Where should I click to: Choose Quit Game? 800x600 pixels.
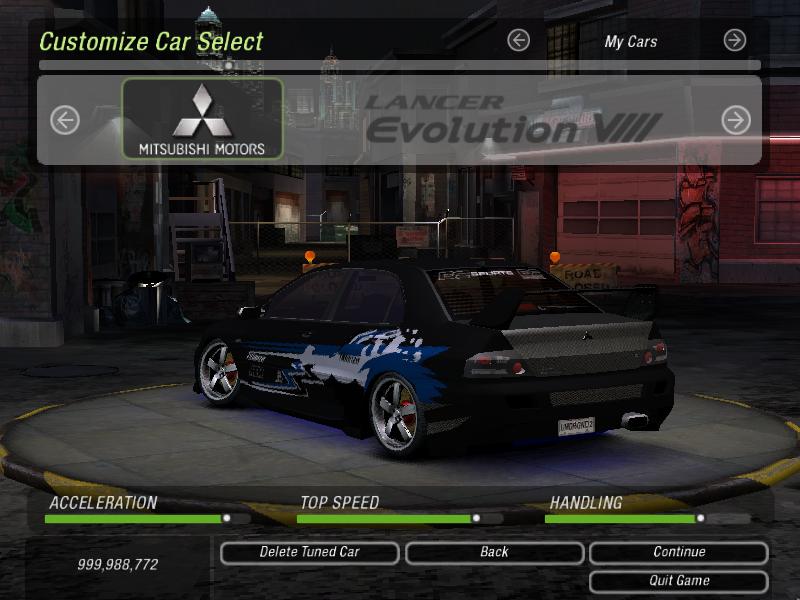point(679,581)
